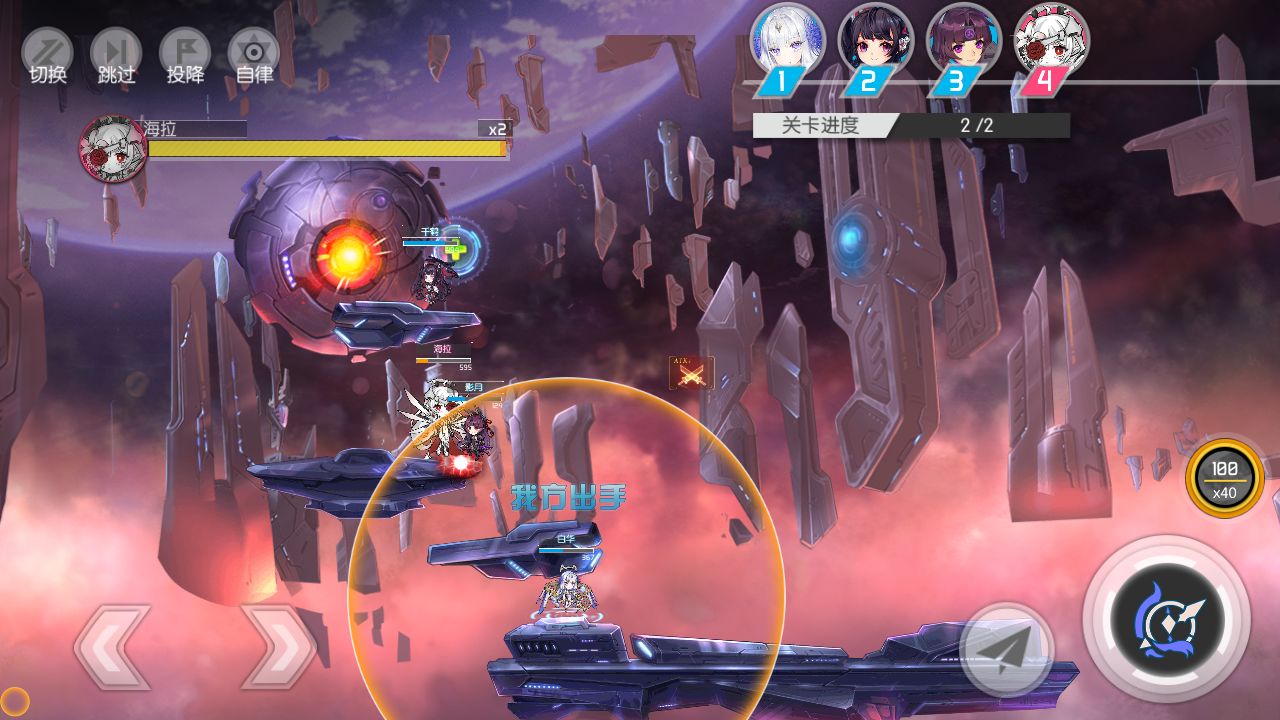Screen dimensions: 1280x720
Task: Move right with the right arrow button
Action: (279, 647)
